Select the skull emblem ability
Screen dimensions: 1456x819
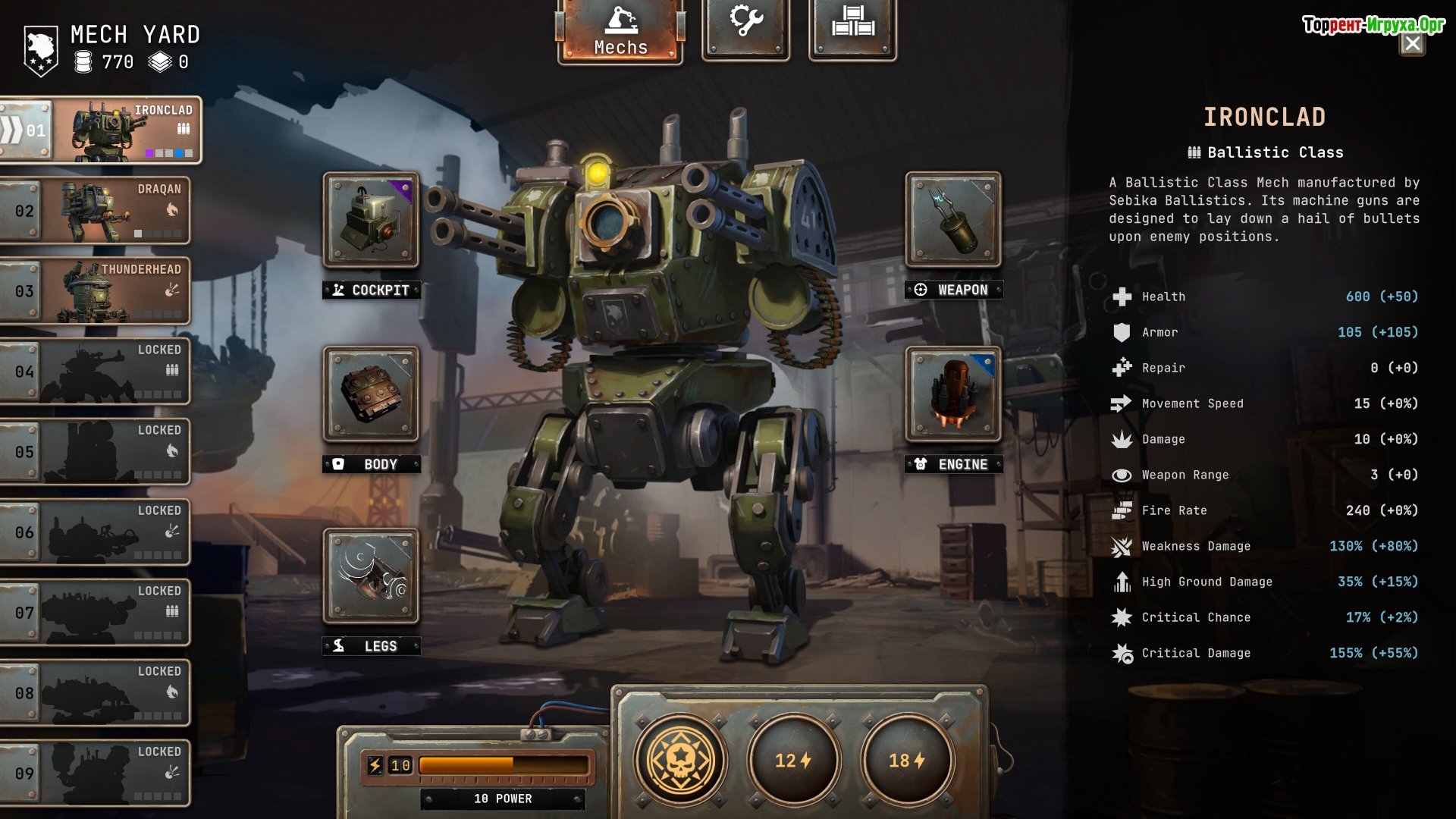pyautogui.click(x=681, y=760)
